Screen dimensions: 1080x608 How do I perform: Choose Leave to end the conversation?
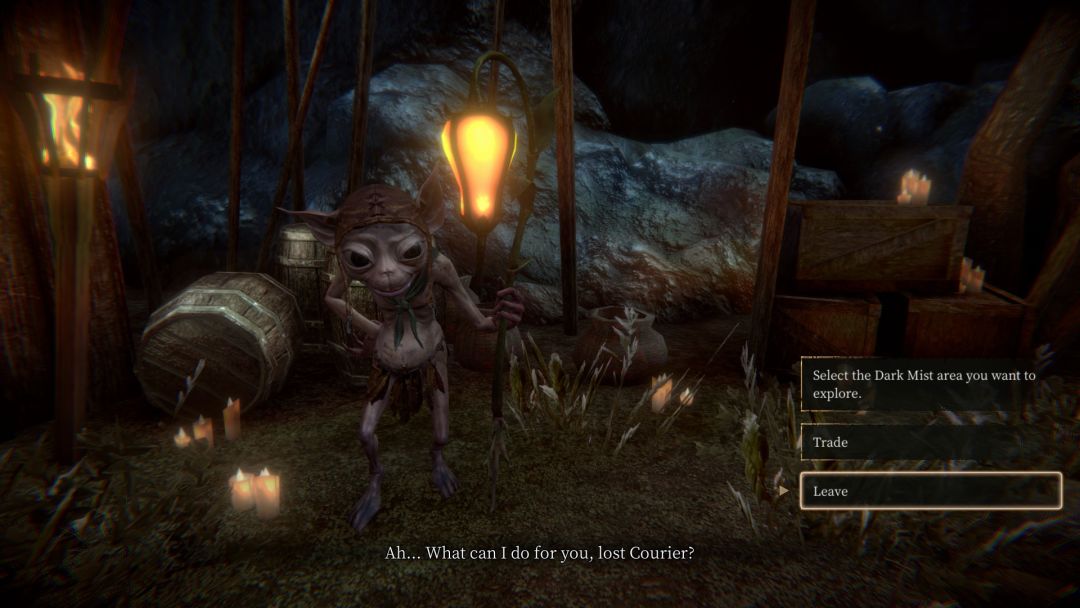929,491
